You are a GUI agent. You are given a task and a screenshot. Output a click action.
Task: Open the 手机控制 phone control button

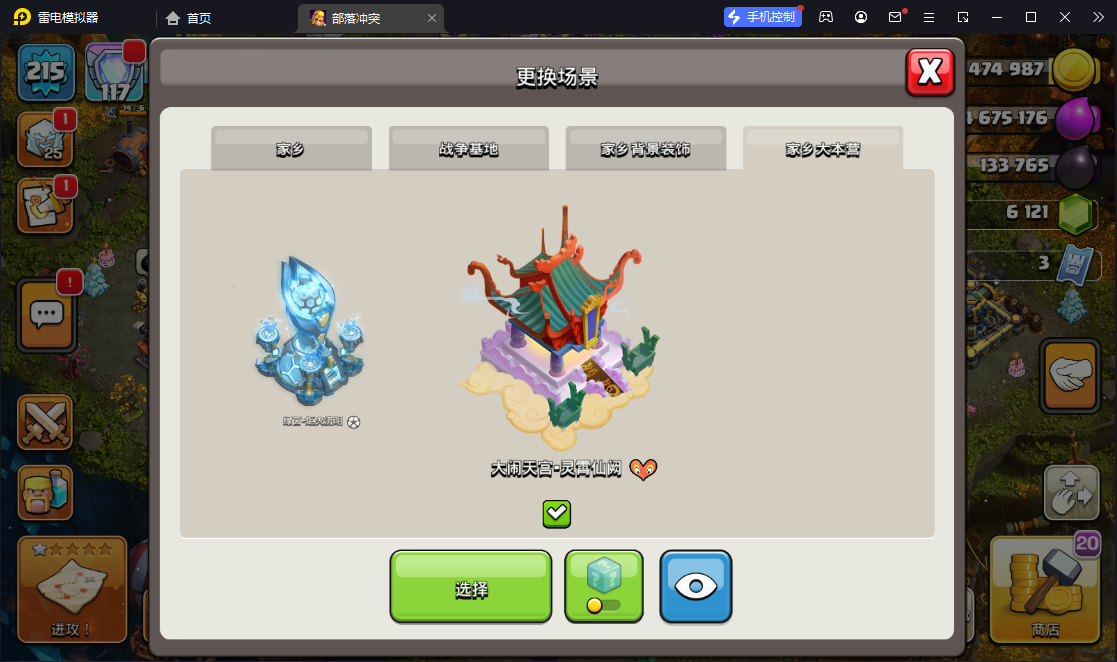(763, 17)
